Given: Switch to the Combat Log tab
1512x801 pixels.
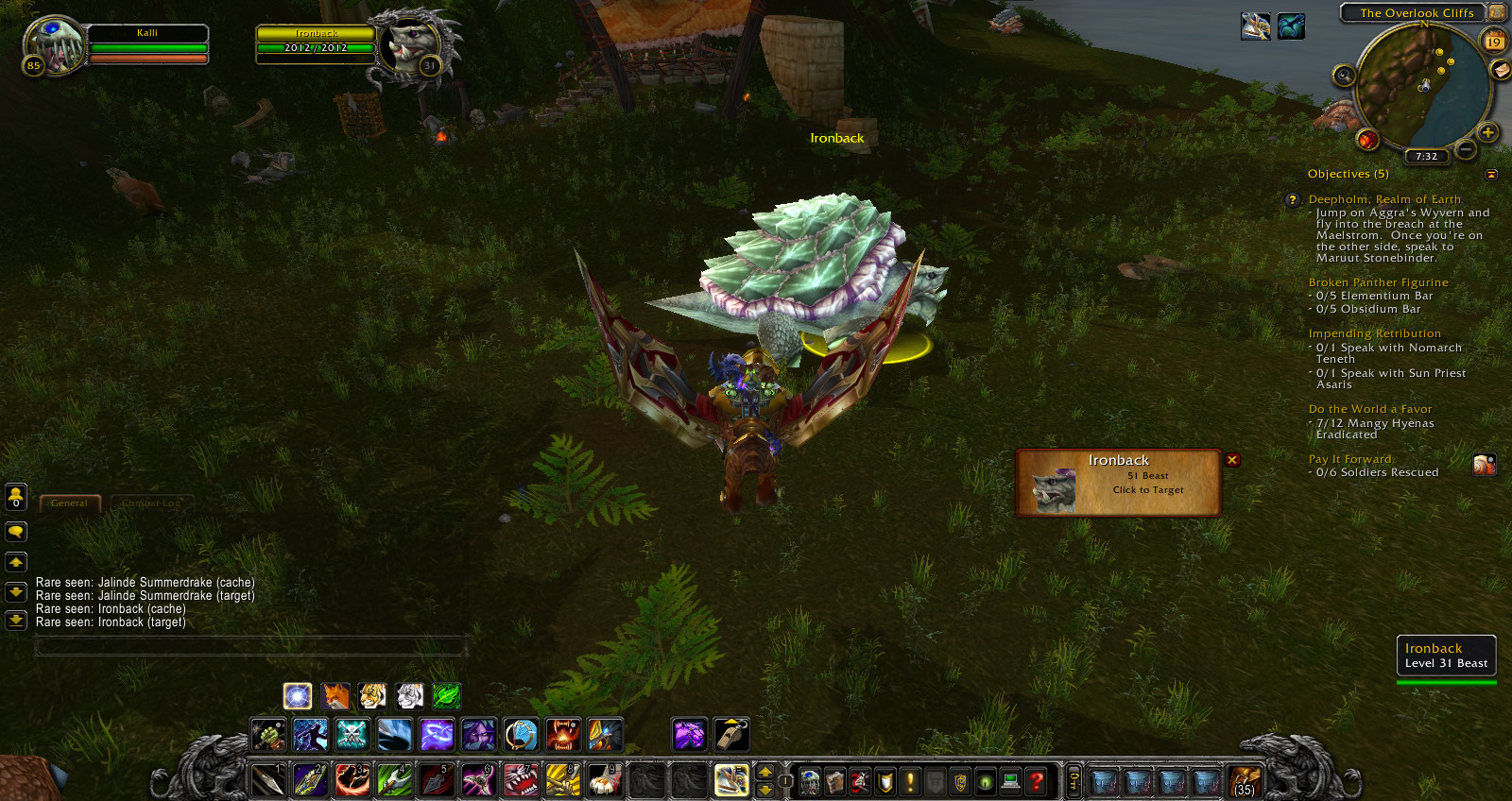Looking at the screenshot, I should click(x=151, y=503).
